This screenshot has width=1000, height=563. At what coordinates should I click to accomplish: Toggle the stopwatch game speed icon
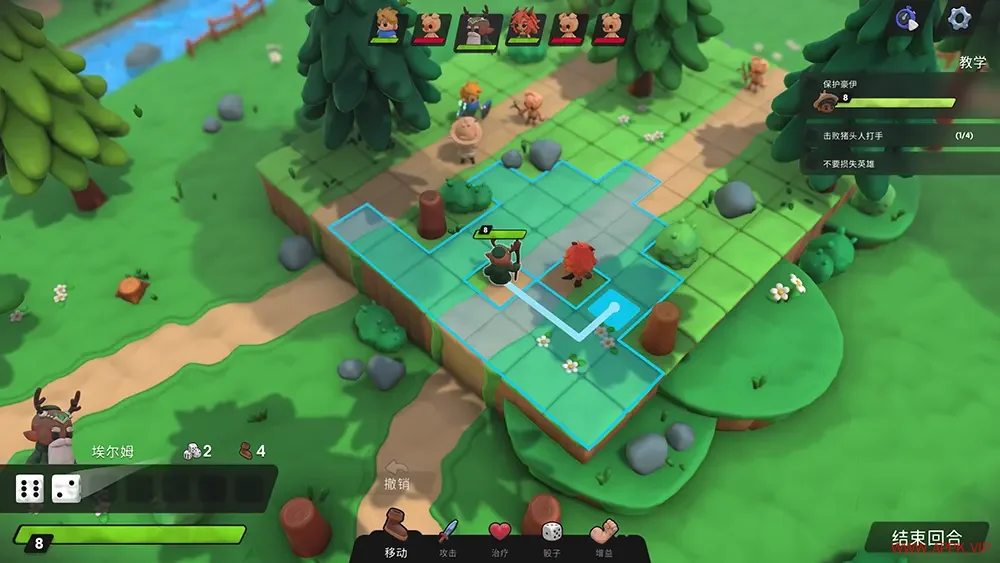[x=907, y=19]
